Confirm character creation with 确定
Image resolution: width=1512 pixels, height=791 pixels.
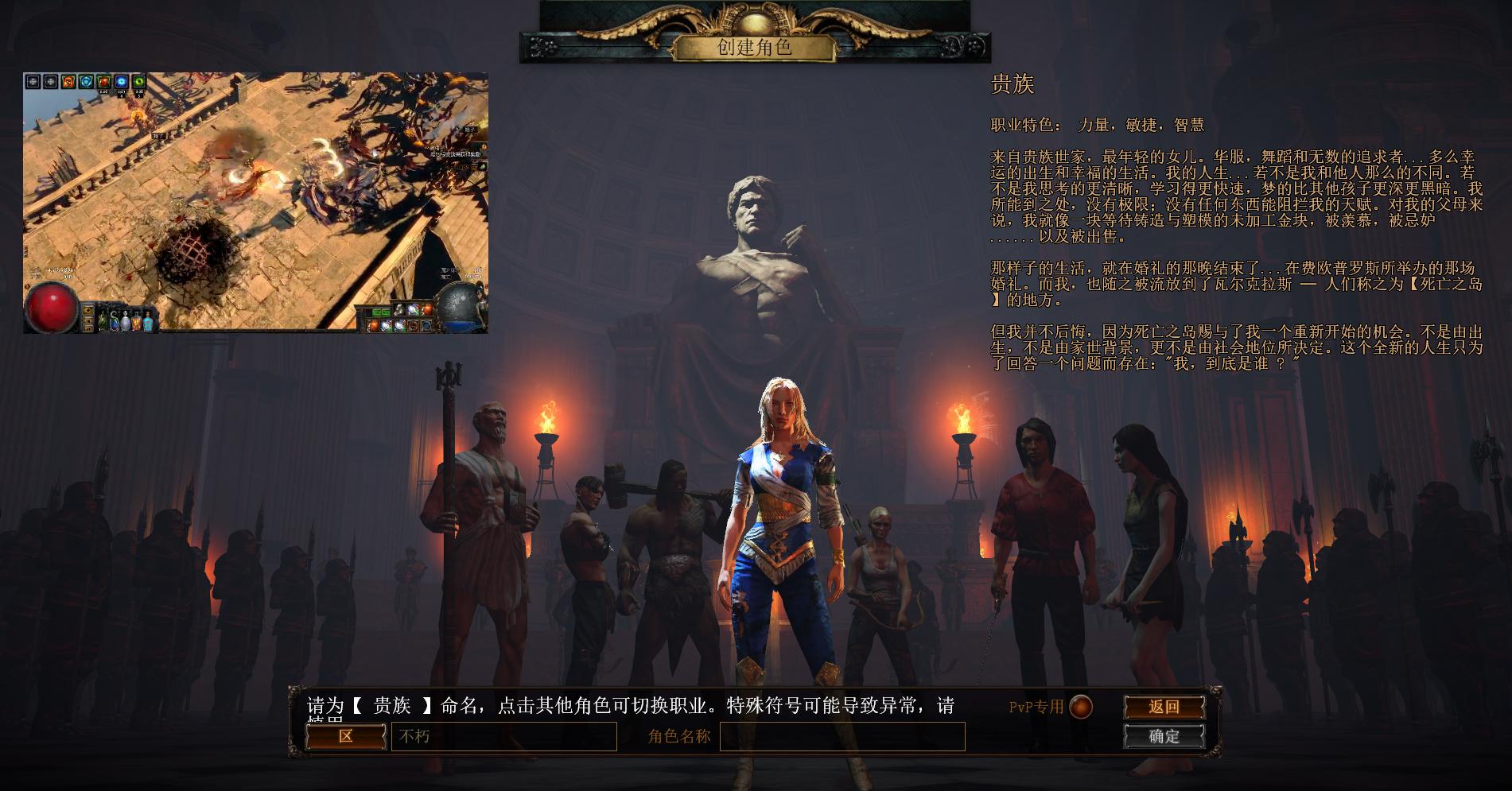click(1164, 736)
